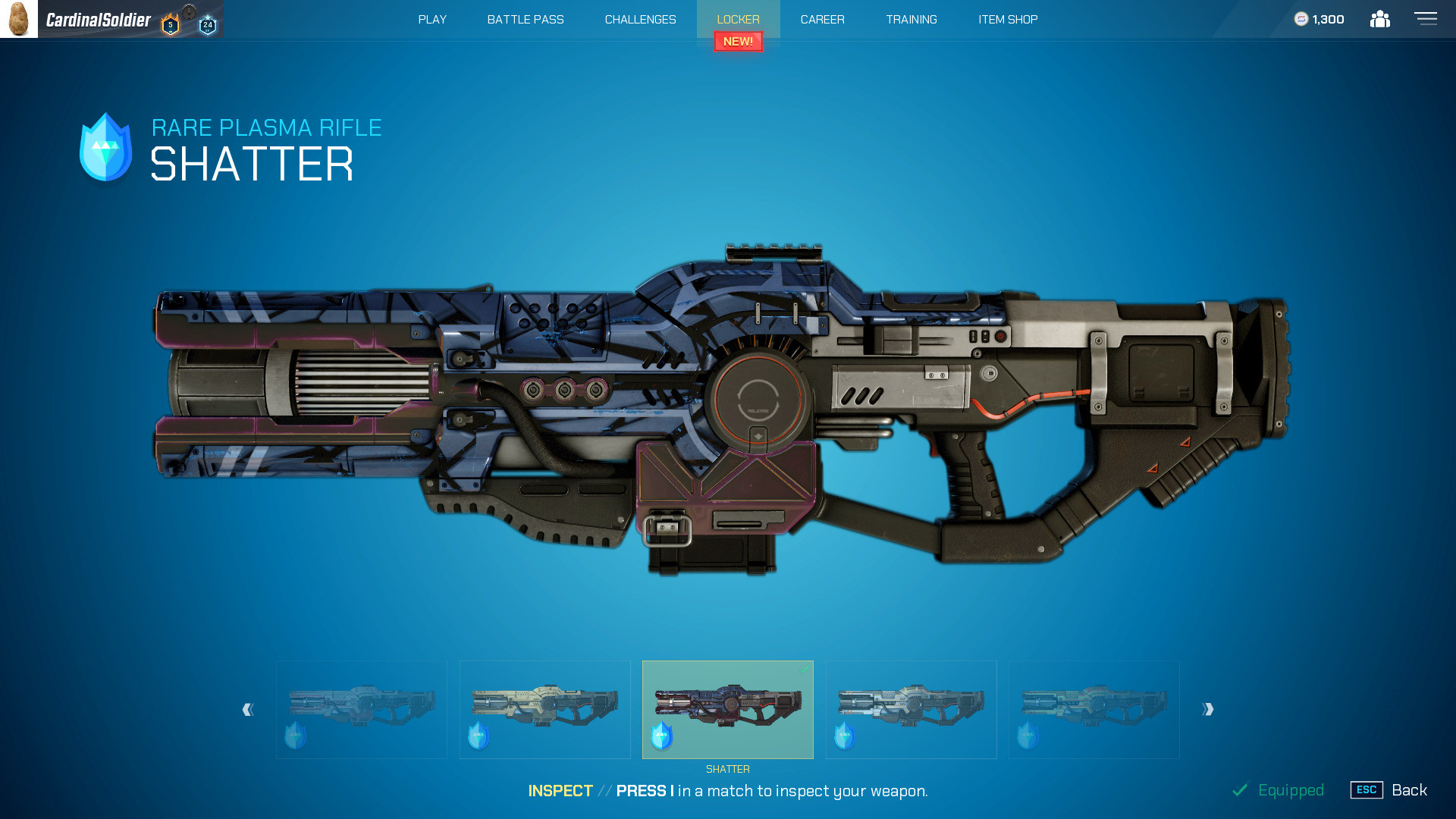
Task: Select the tan-colored rifle skin thumbnail
Action: click(544, 709)
